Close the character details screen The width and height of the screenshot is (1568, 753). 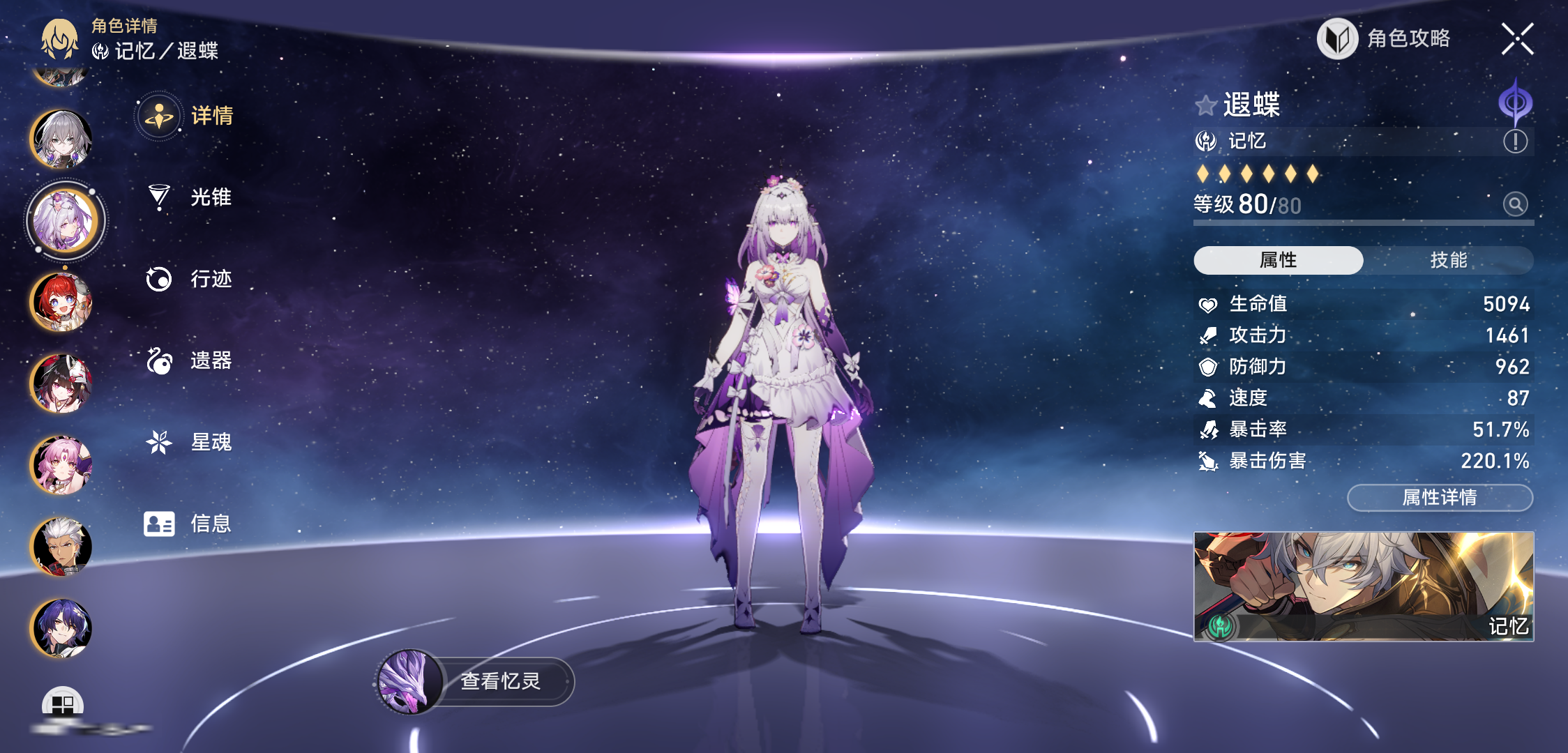pos(1517,39)
